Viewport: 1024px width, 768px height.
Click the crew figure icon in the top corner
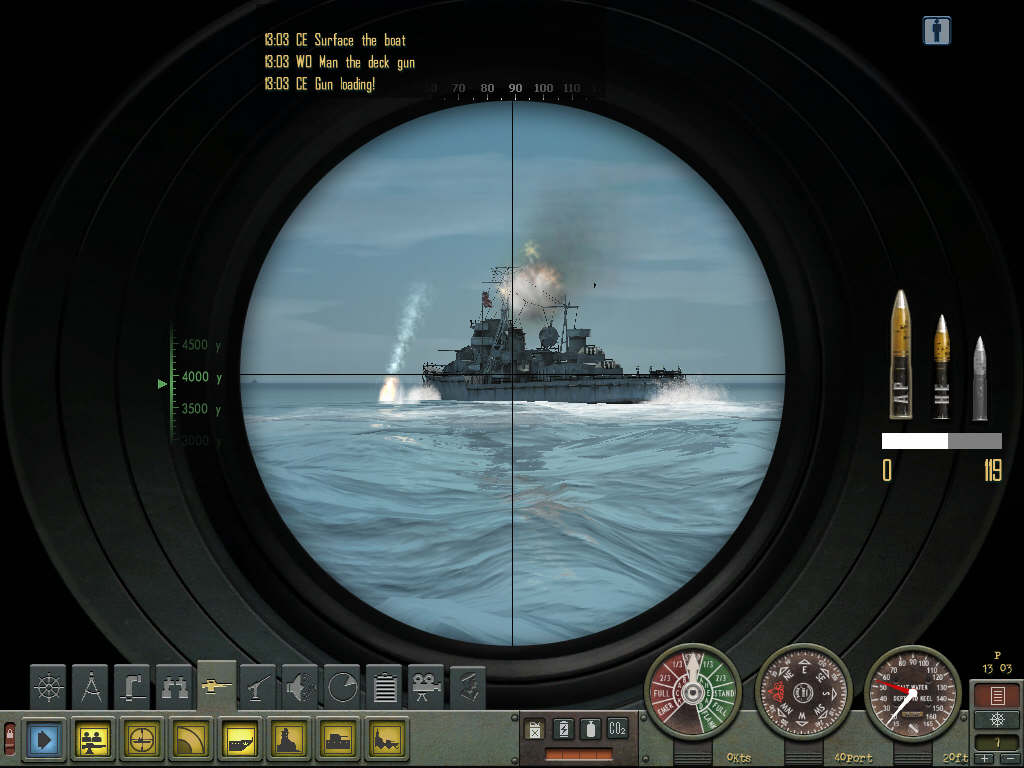pos(937,31)
